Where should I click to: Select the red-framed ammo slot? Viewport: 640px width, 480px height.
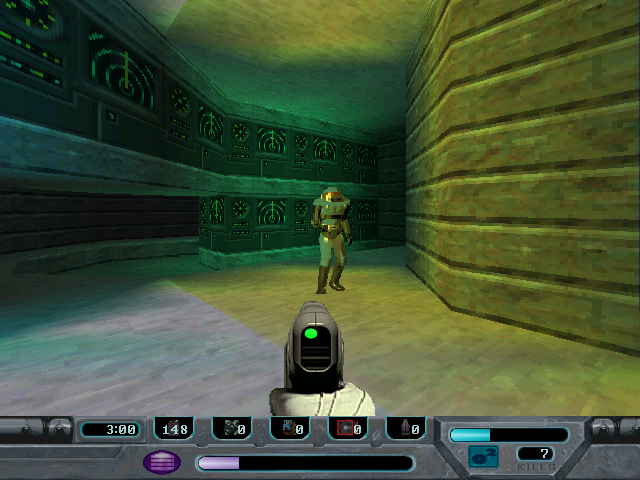click(348, 429)
